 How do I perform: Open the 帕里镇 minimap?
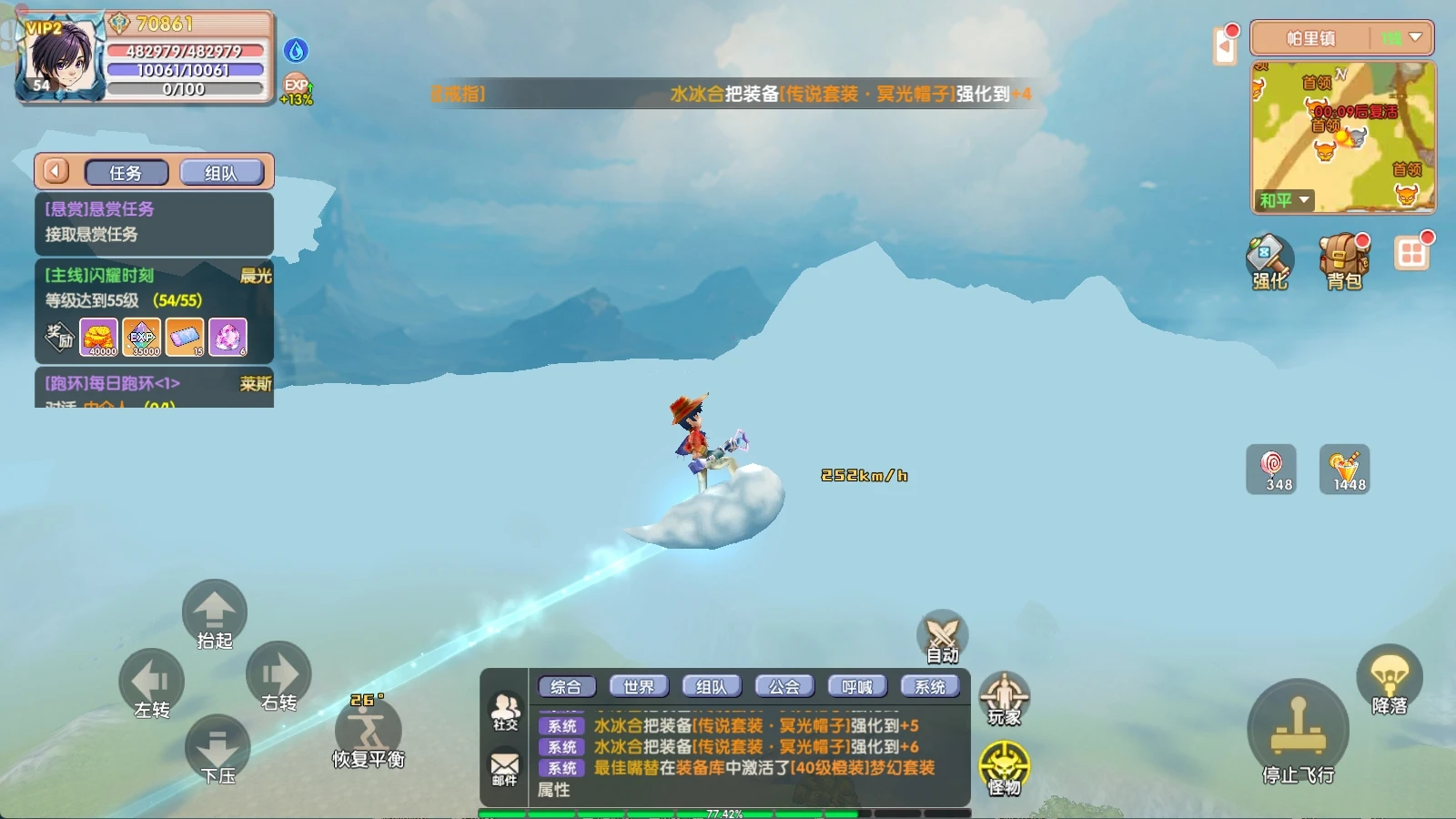tap(1343, 136)
